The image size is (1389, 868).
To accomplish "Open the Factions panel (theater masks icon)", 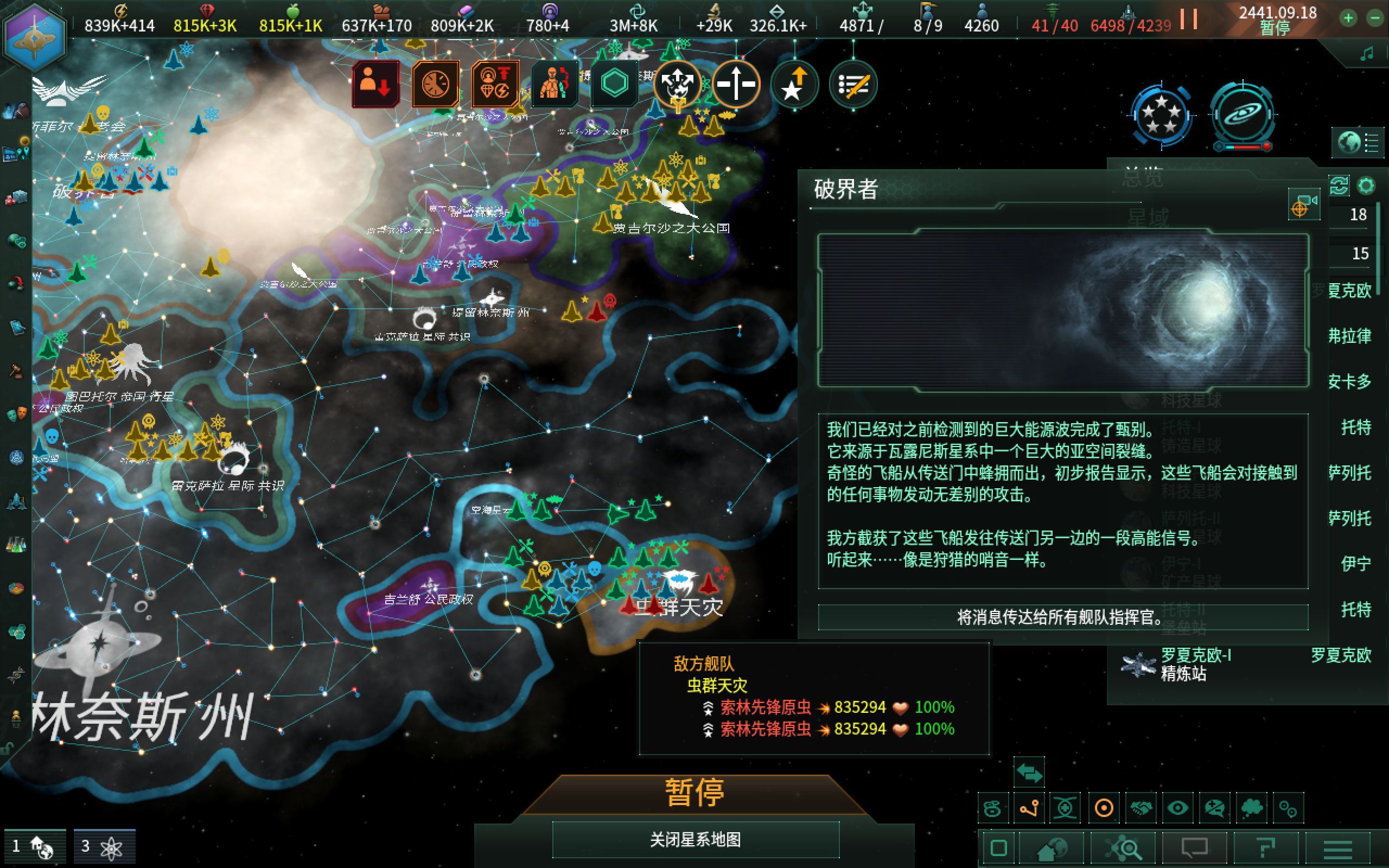I will [x=16, y=413].
